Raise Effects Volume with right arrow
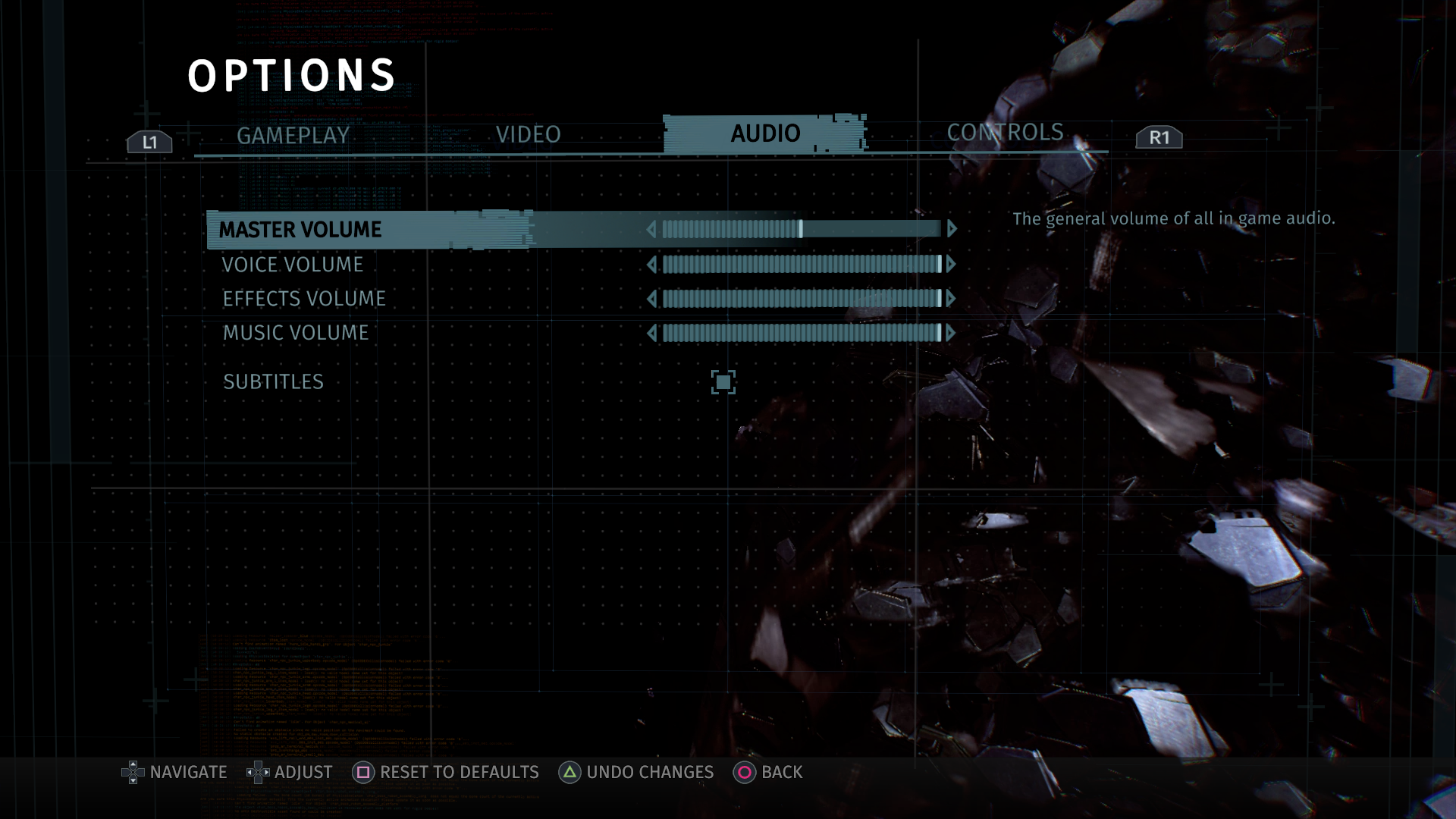 coord(951,299)
